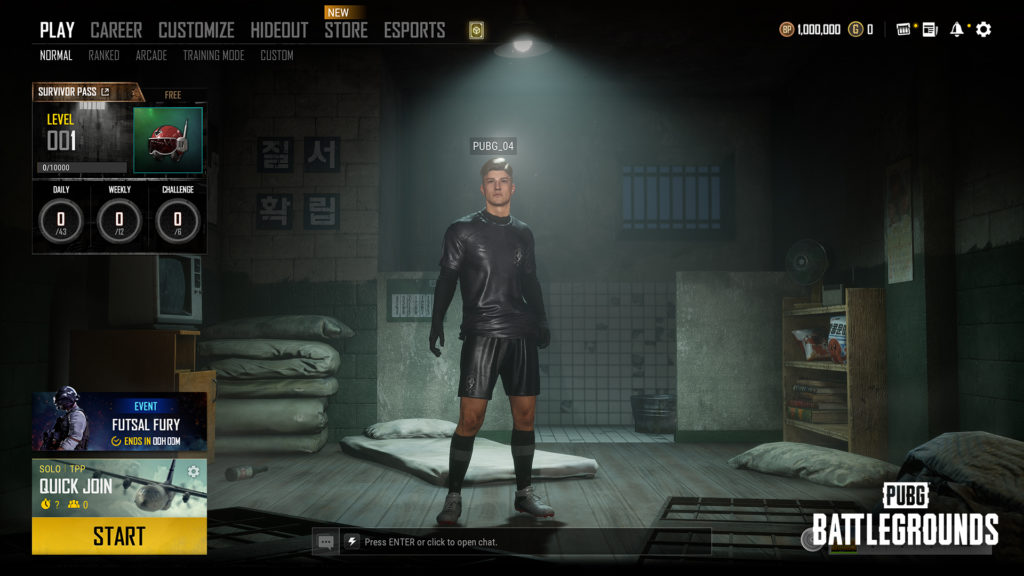Viewport: 1024px width, 576px height.
Task: Show the Daily missions counter
Action: tap(61, 218)
